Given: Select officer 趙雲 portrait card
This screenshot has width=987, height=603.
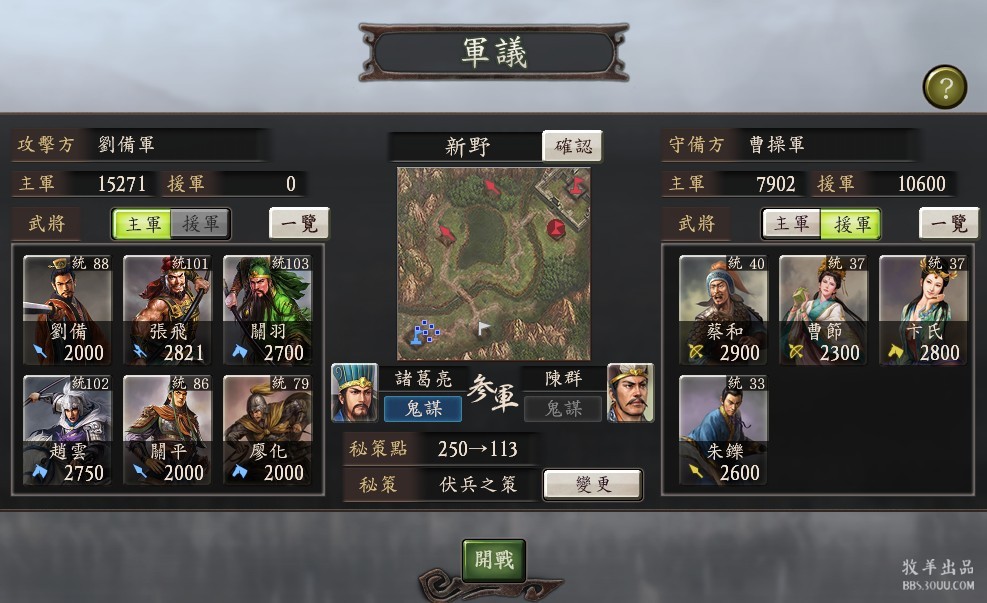Looking at the screenshot, I should tap(67, 430).
